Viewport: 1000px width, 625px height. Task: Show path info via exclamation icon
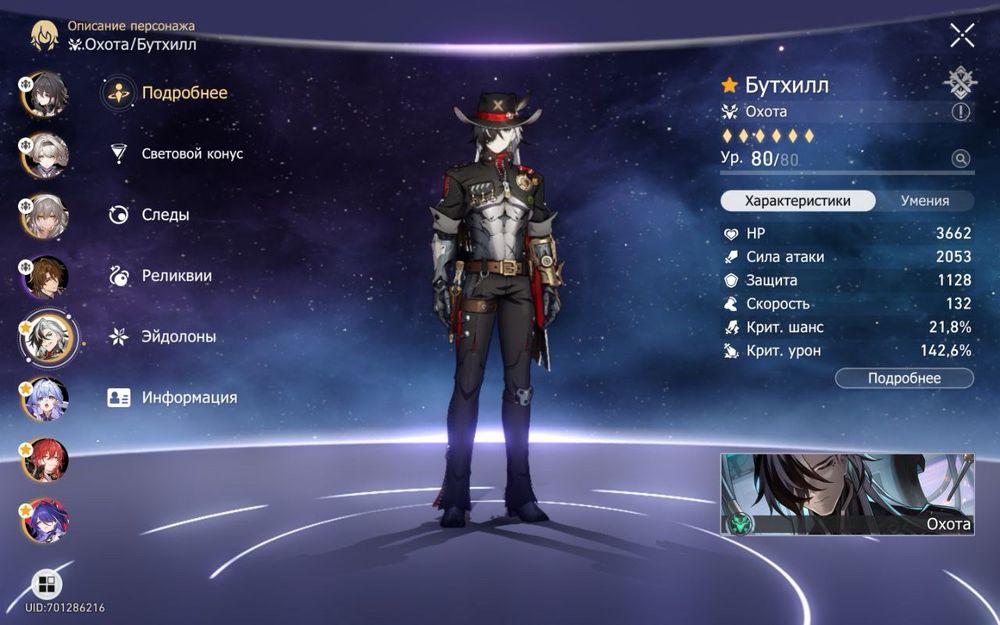click(961, 112)
